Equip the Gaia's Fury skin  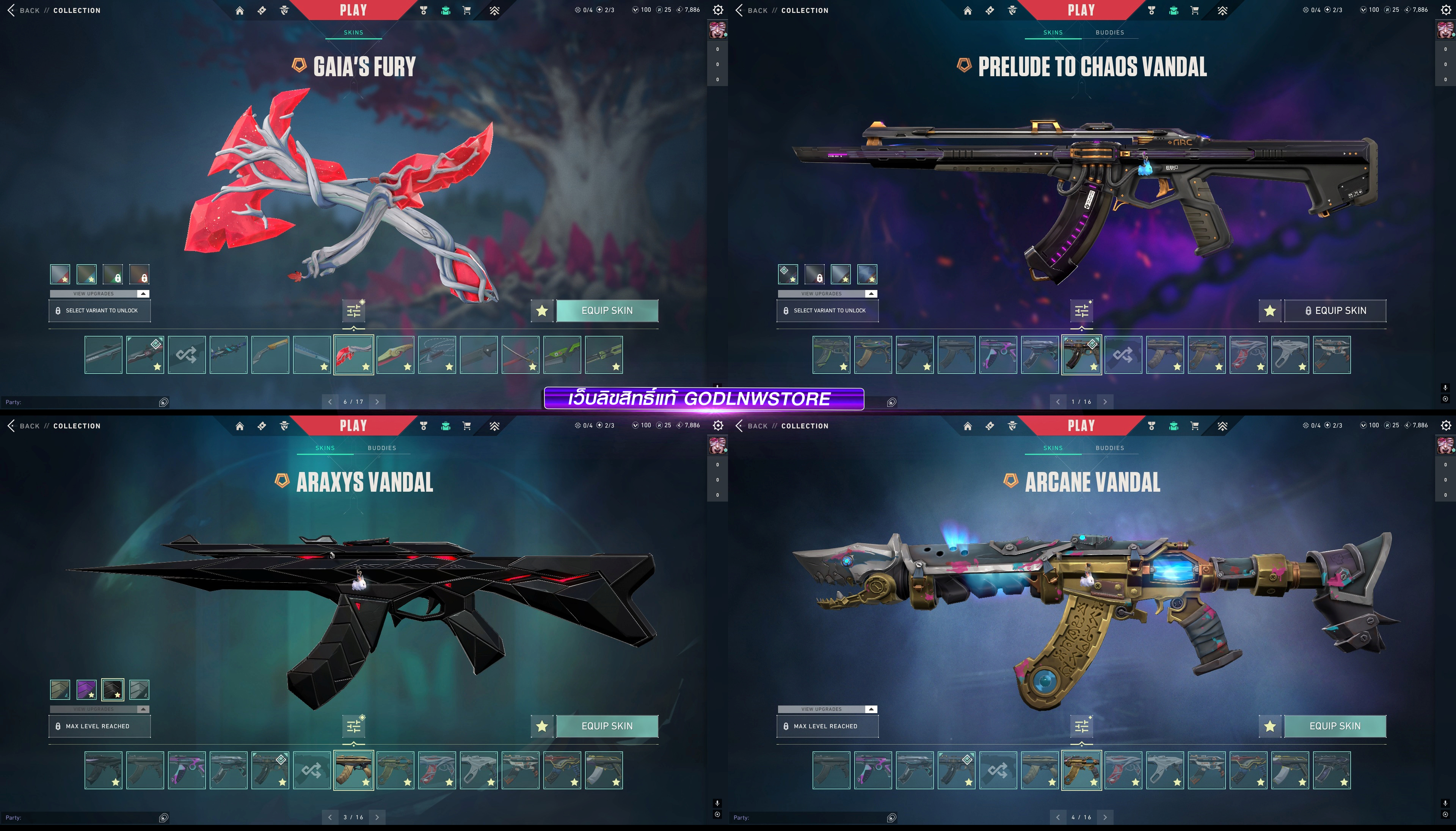click(607, 310)
